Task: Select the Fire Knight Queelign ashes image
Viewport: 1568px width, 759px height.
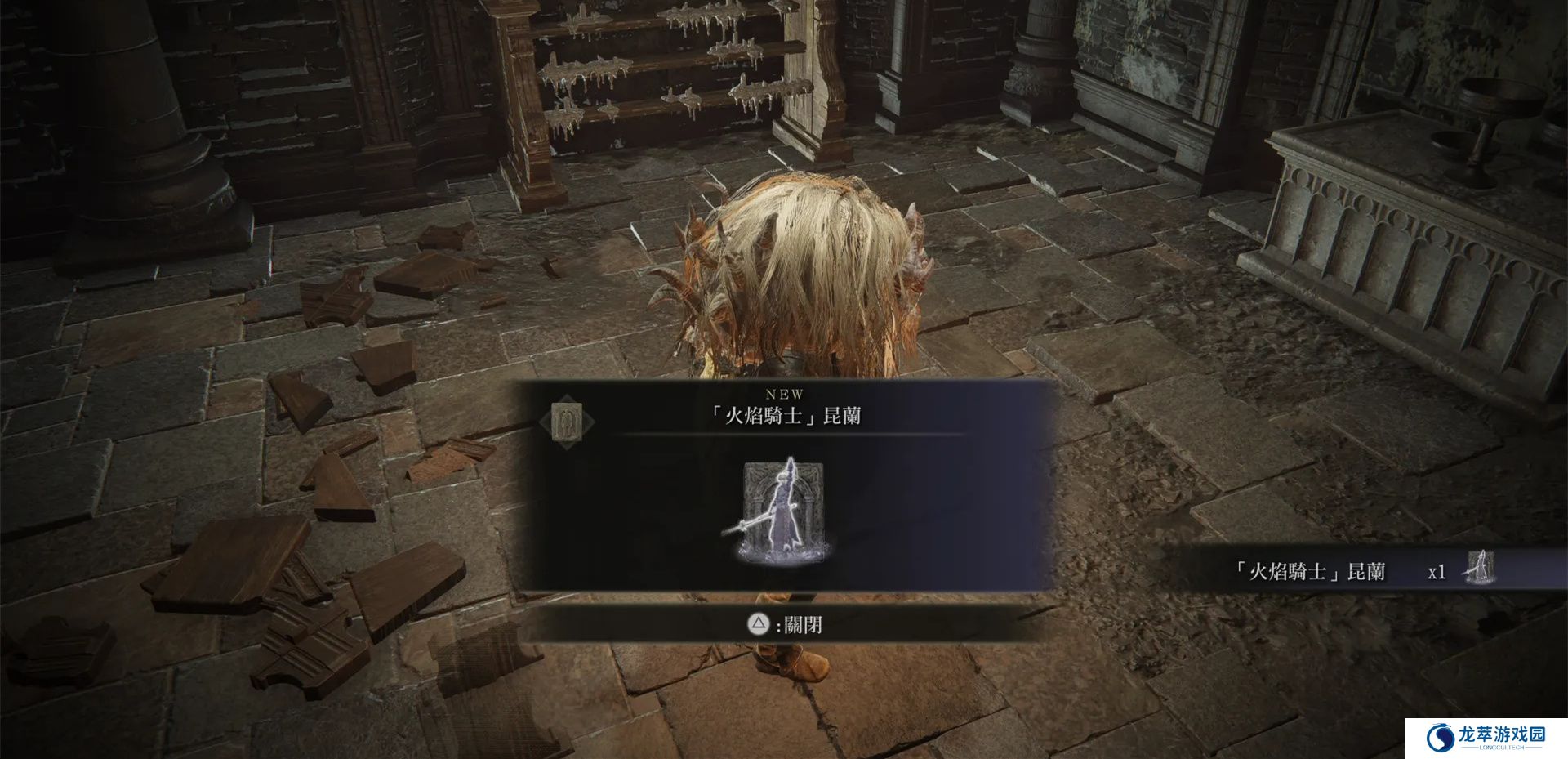Action: point(784,511)
